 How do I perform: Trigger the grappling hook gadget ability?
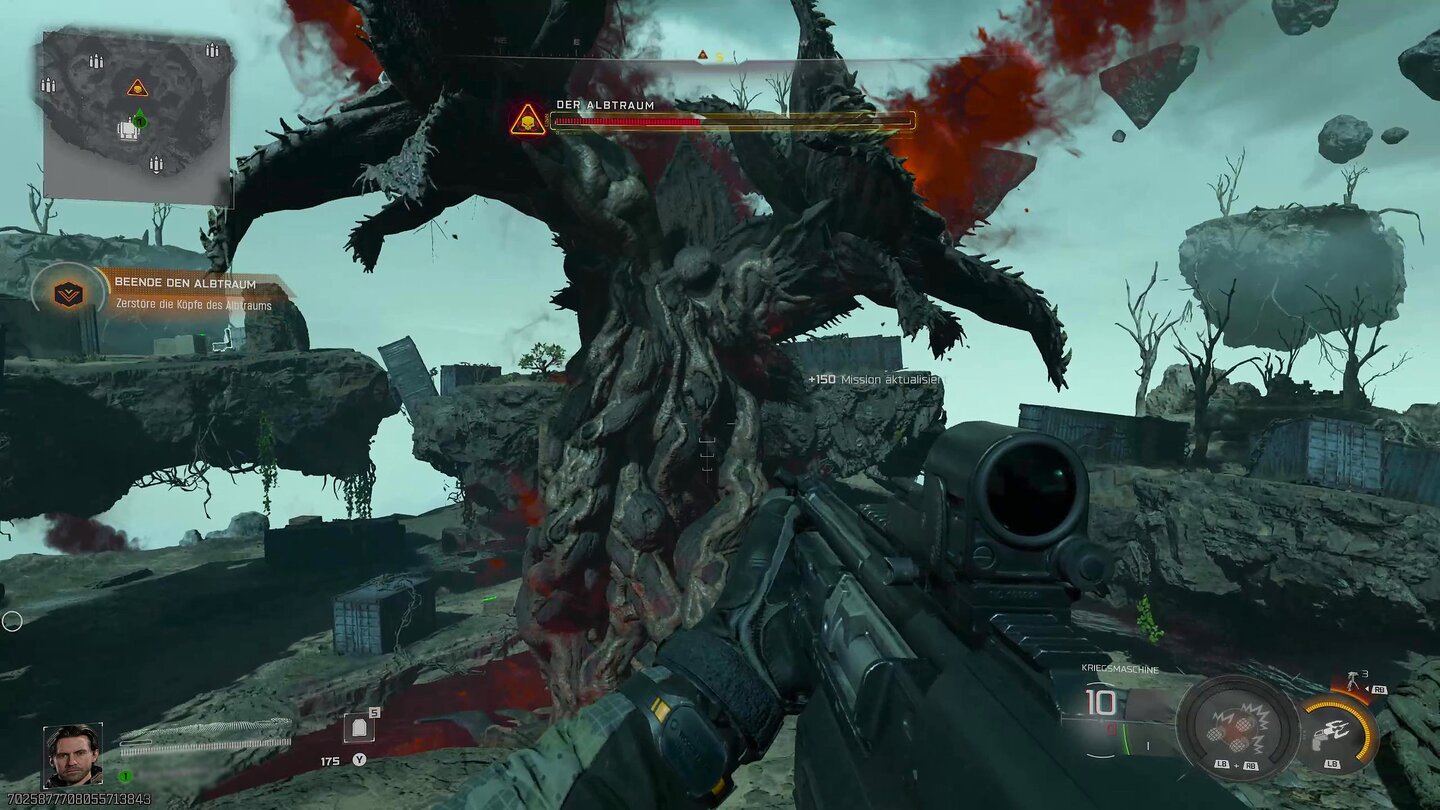pyautogui.click(x=1336, y=734)
